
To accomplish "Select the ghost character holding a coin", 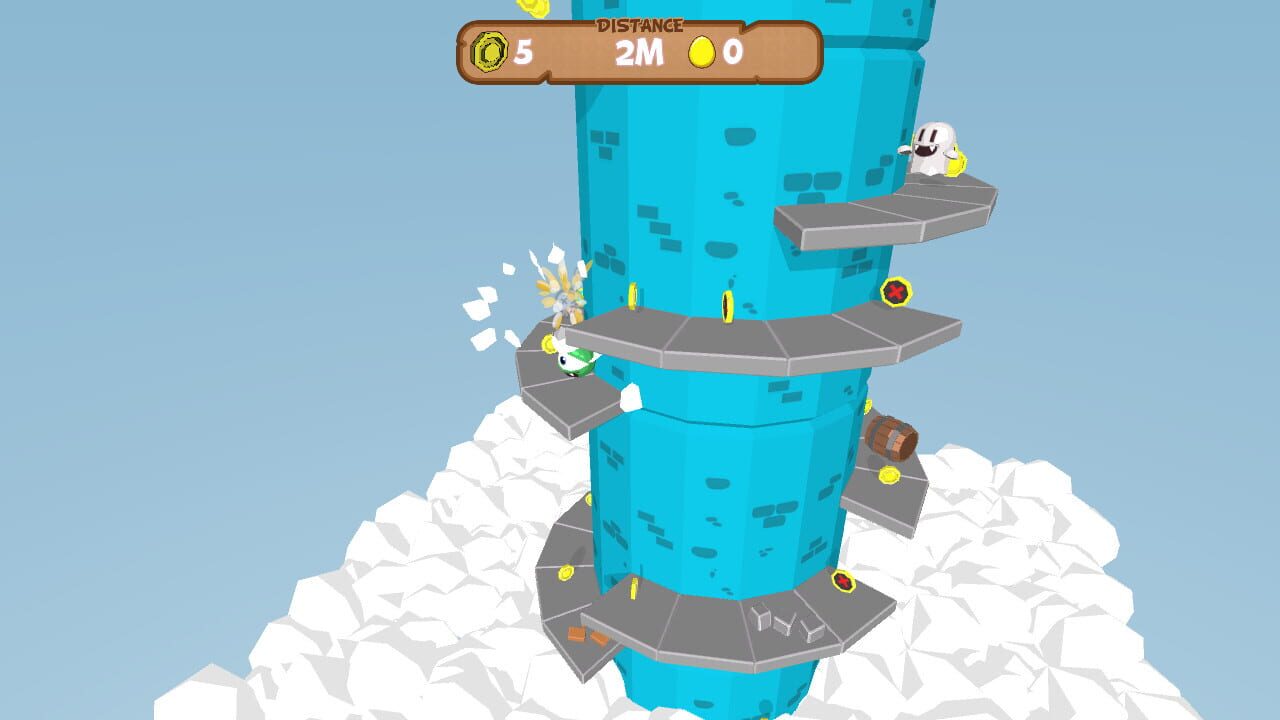I will [935, 150].
